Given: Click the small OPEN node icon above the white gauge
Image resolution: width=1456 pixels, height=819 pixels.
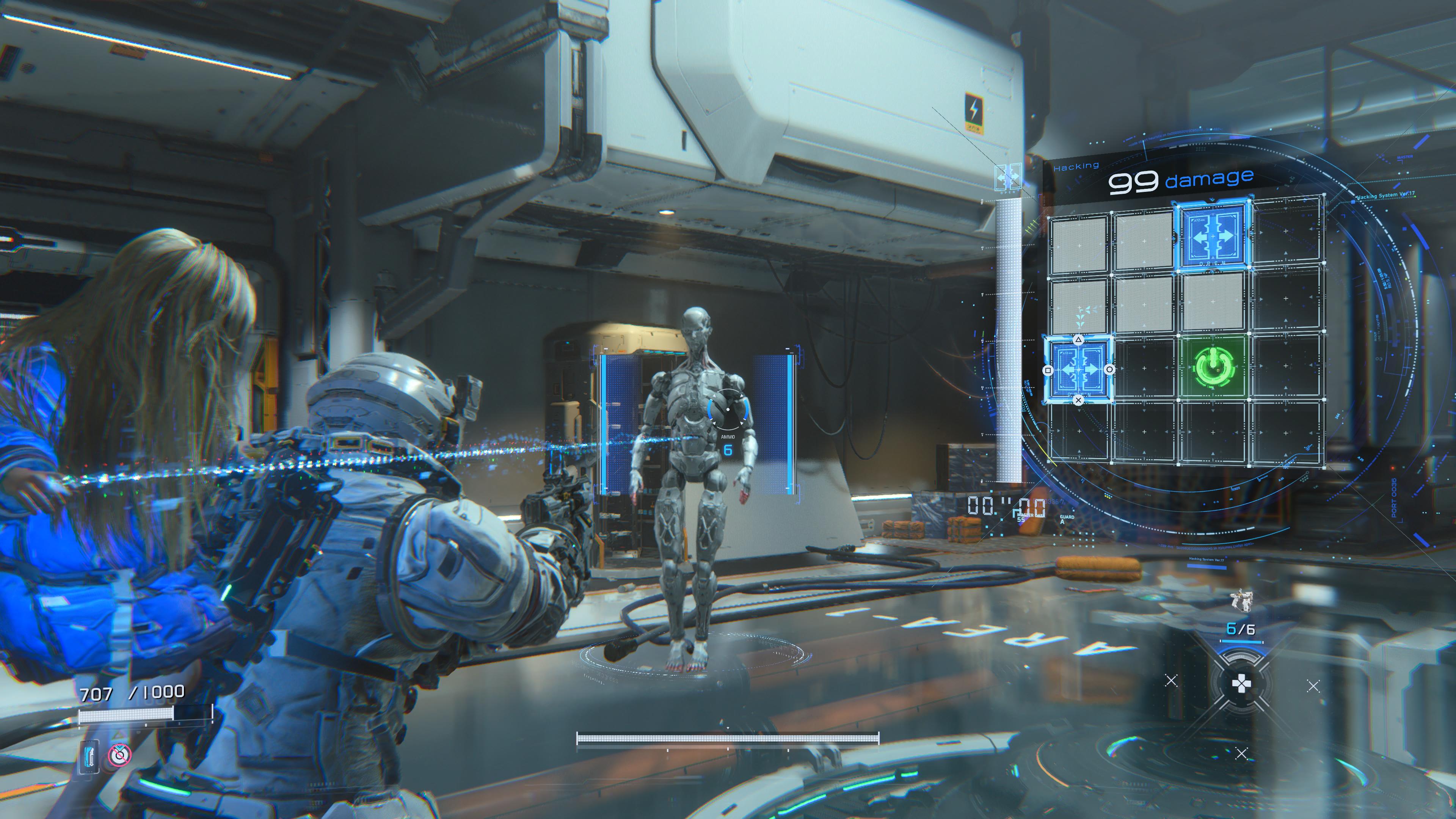Looking at the screenshot, I should (x=1008, y=177).
